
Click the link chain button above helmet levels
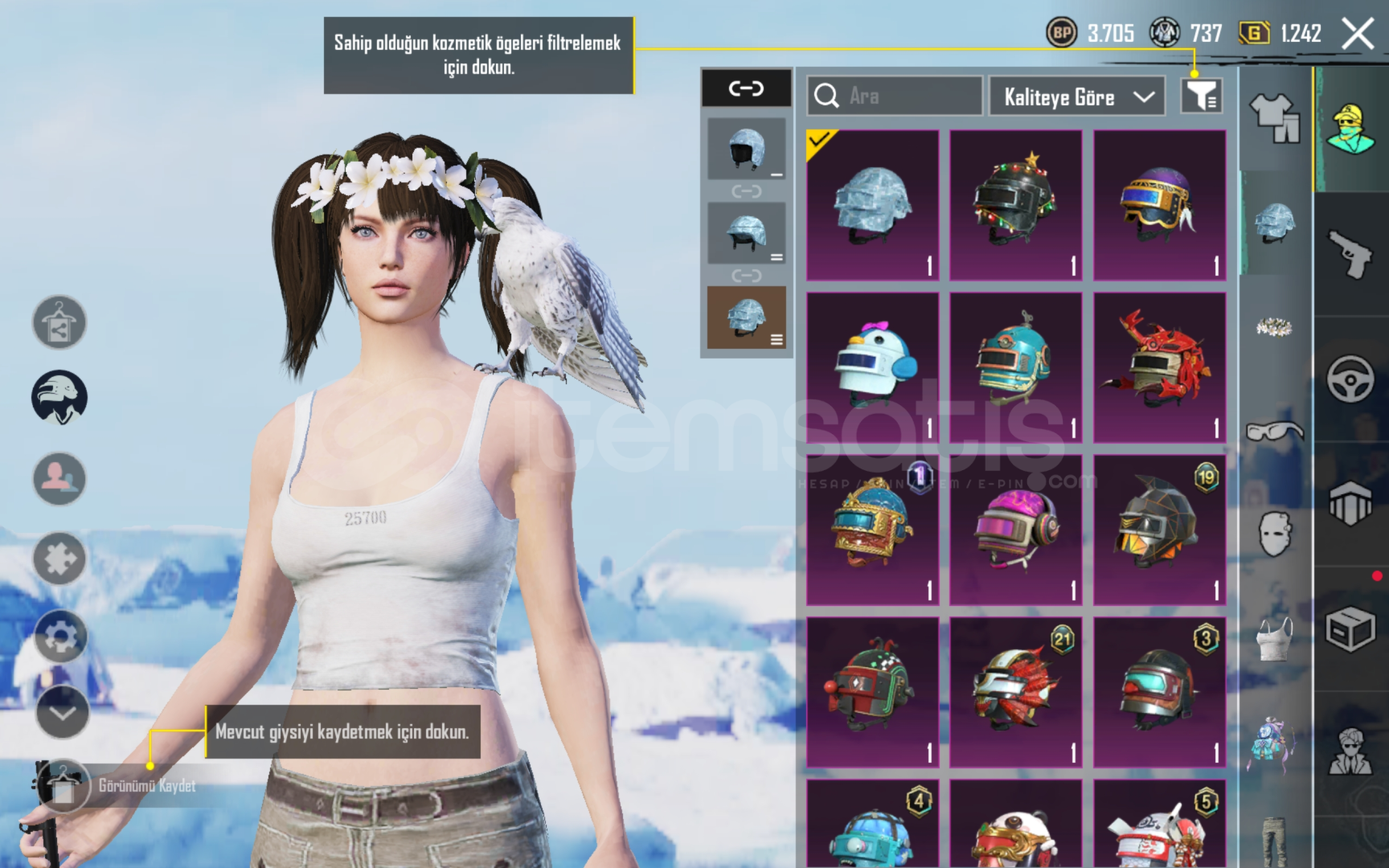click(x=746, y=88)
